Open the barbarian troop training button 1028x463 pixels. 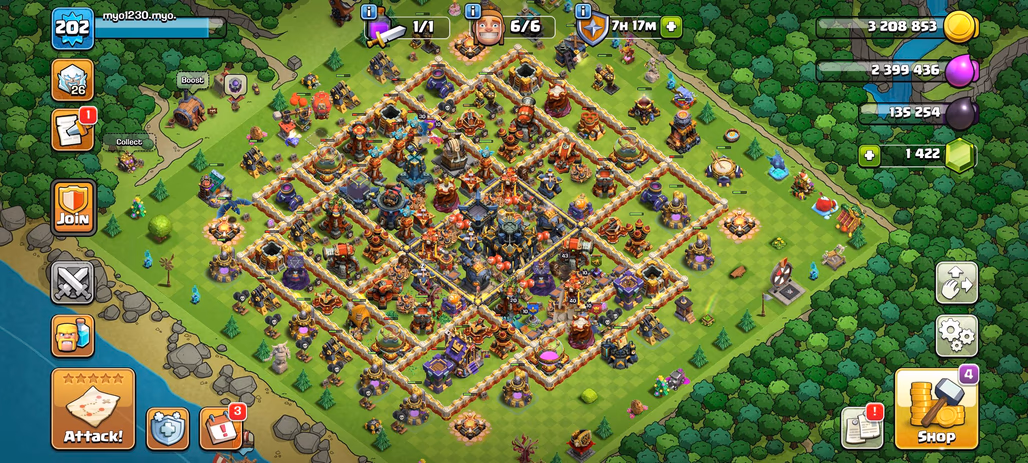73,335
